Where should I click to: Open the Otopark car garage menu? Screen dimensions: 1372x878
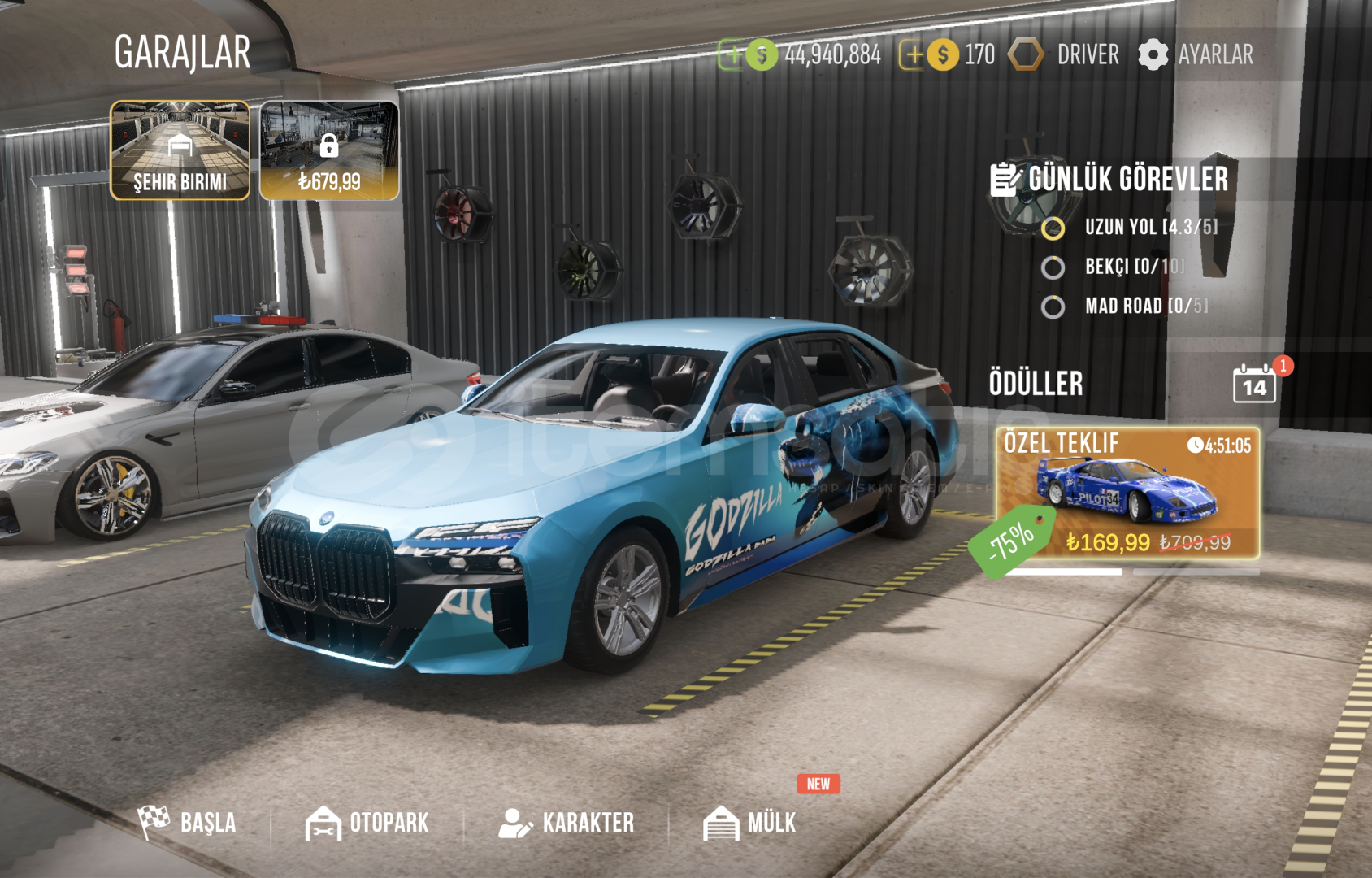point(367,823)
